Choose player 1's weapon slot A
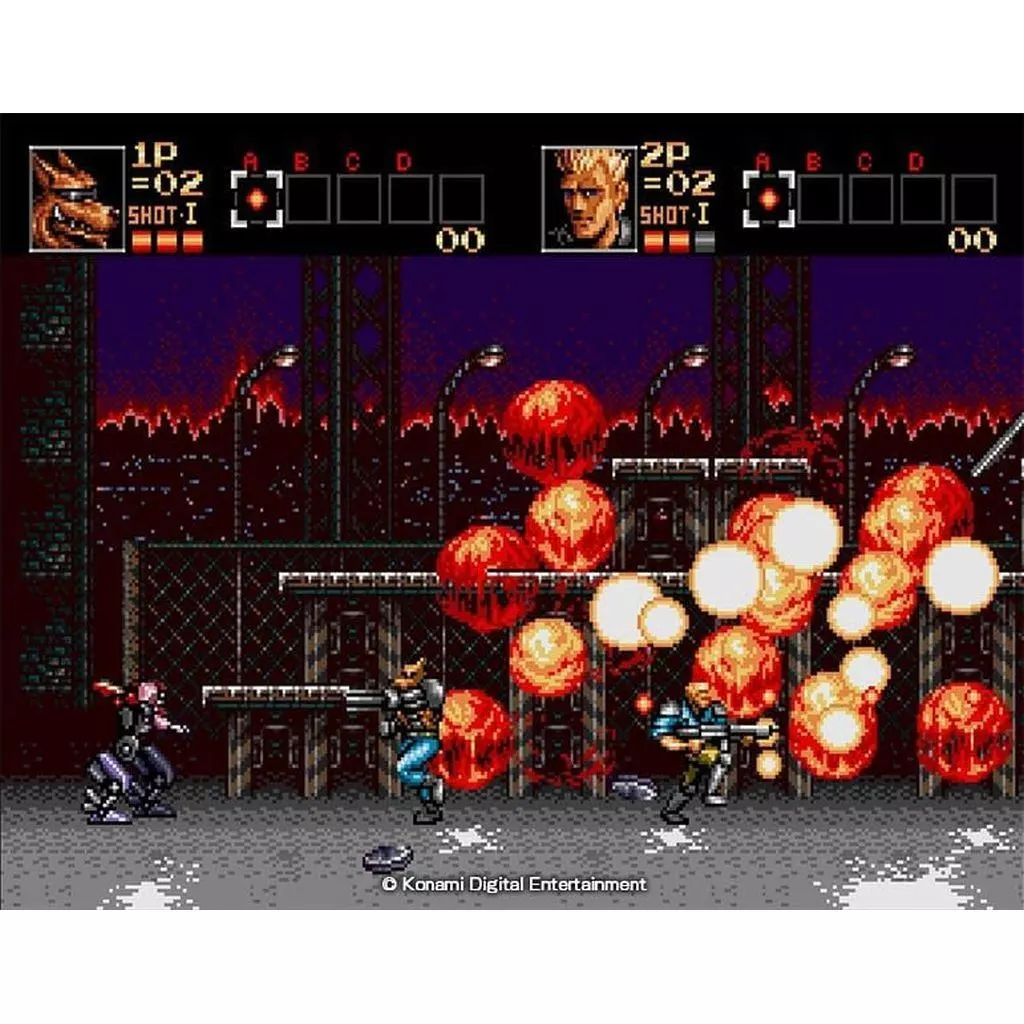 pos(257,199)
